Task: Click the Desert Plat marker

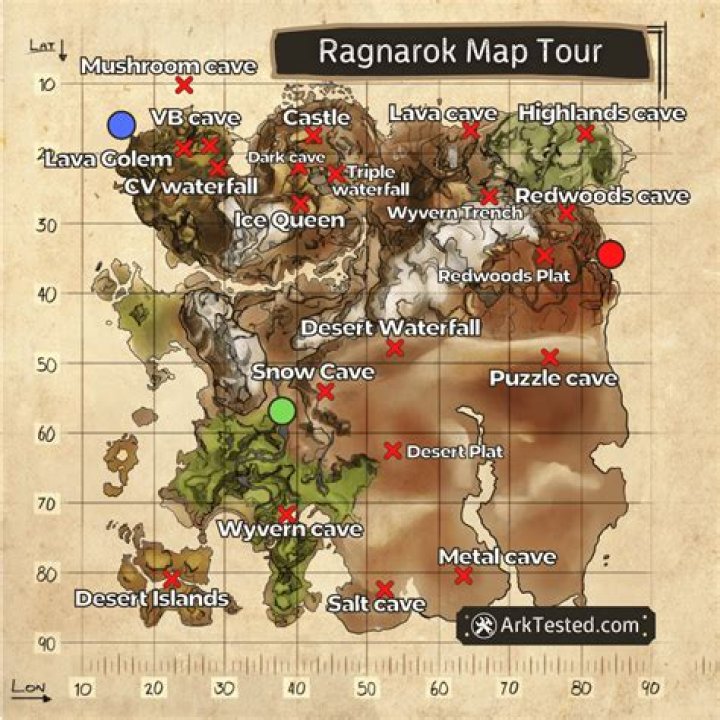Action: [x=393, y=451]
